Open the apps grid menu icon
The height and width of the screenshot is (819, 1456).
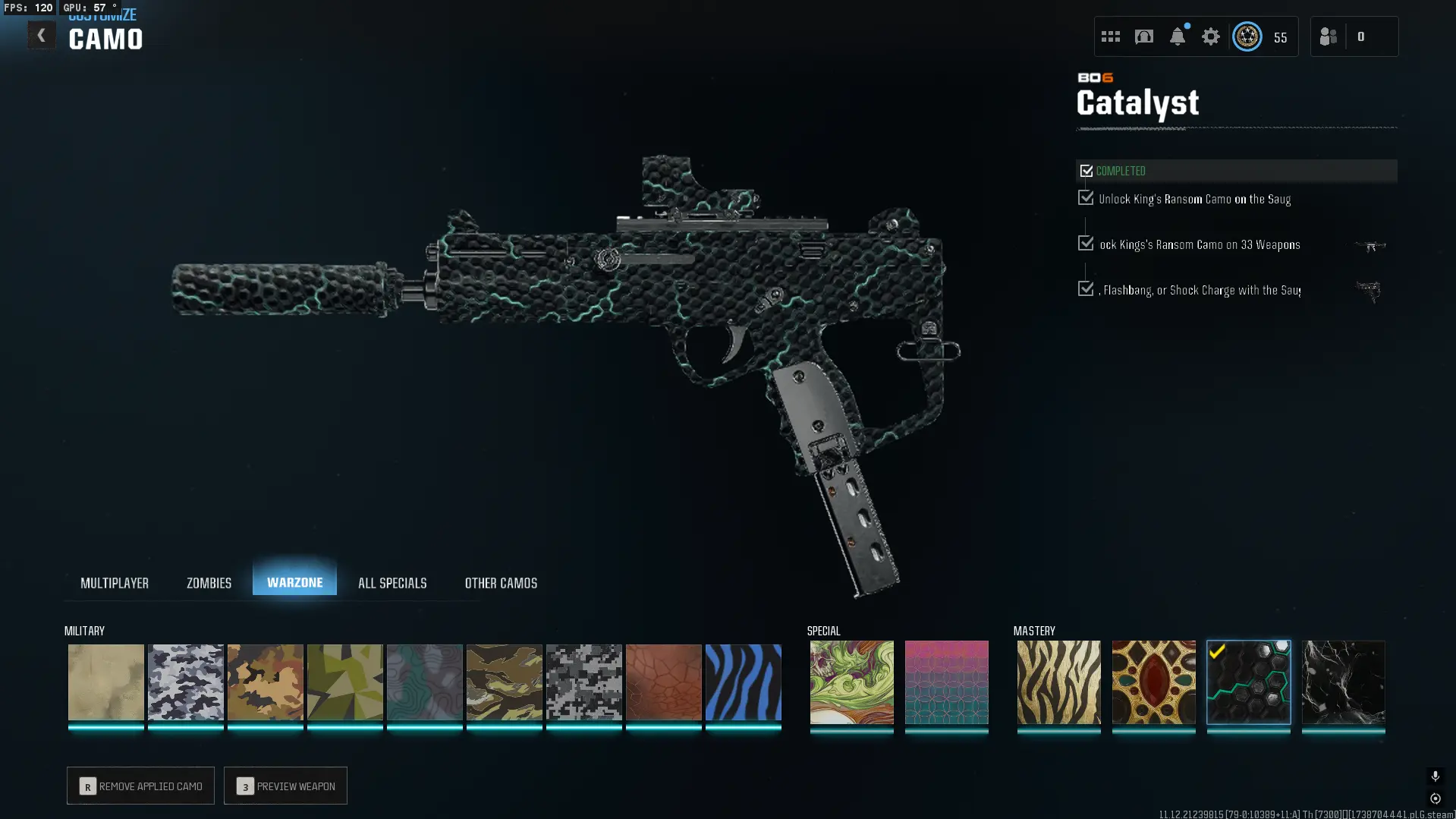pos(1110,36)
